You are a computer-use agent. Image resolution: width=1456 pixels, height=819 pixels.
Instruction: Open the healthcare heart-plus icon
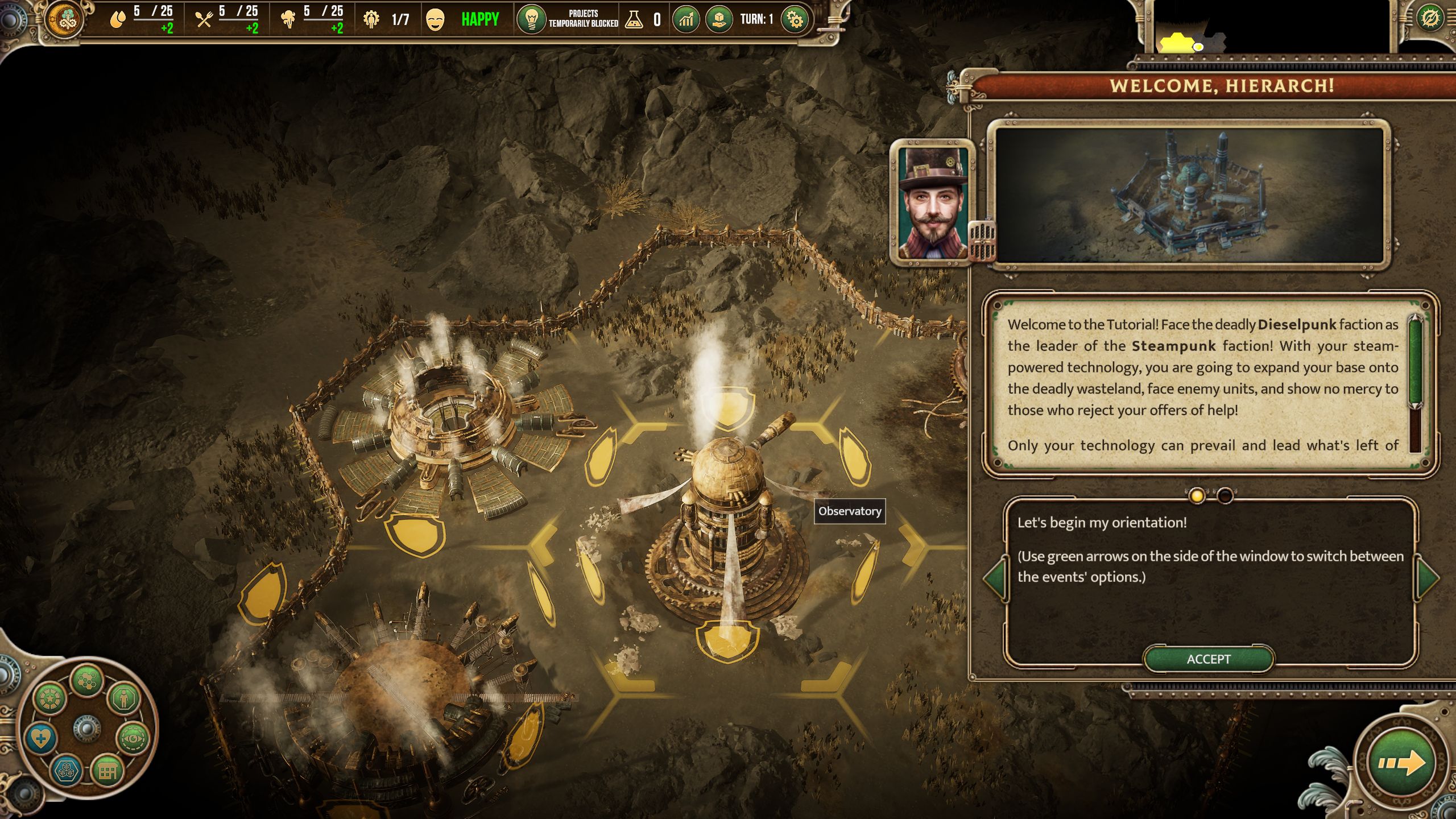(40, 739)
